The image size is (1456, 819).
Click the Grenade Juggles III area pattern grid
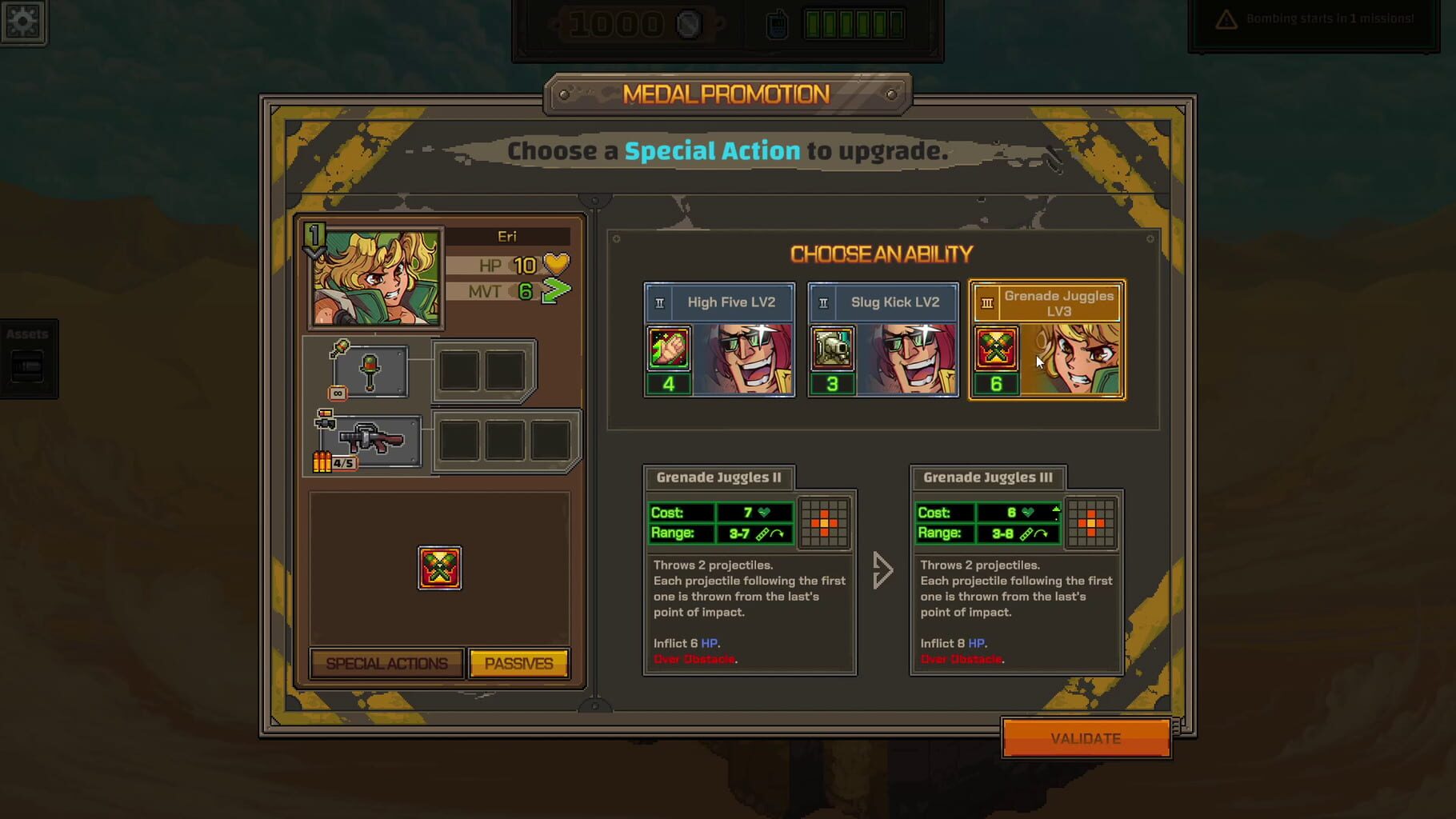1091,522
